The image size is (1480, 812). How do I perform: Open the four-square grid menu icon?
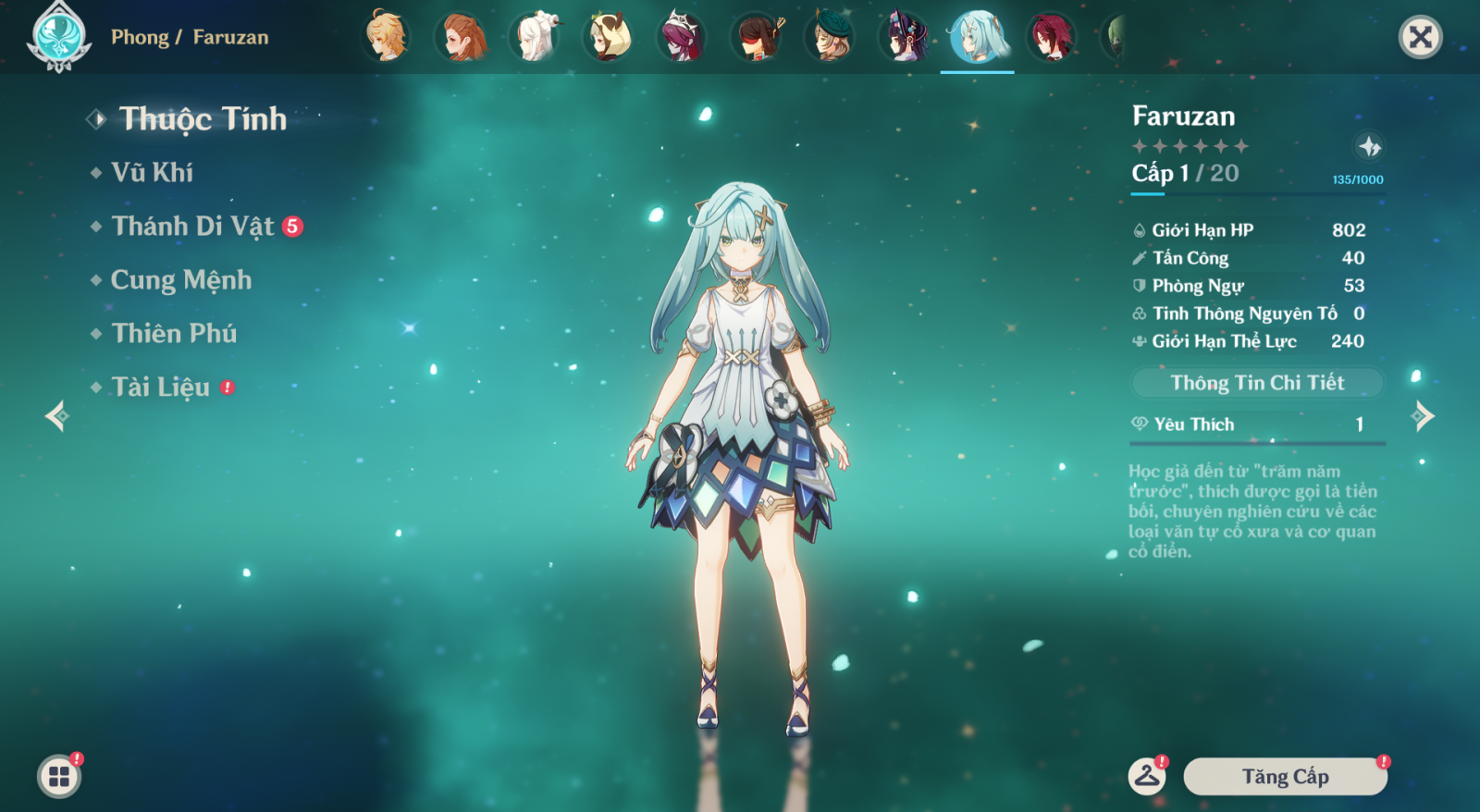point(59,776)
